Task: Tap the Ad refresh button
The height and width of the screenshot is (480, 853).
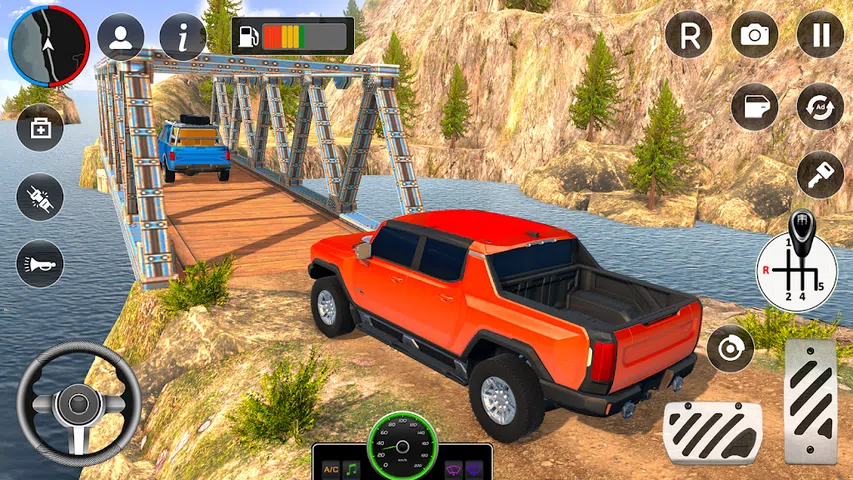Action: click(820, 106)
